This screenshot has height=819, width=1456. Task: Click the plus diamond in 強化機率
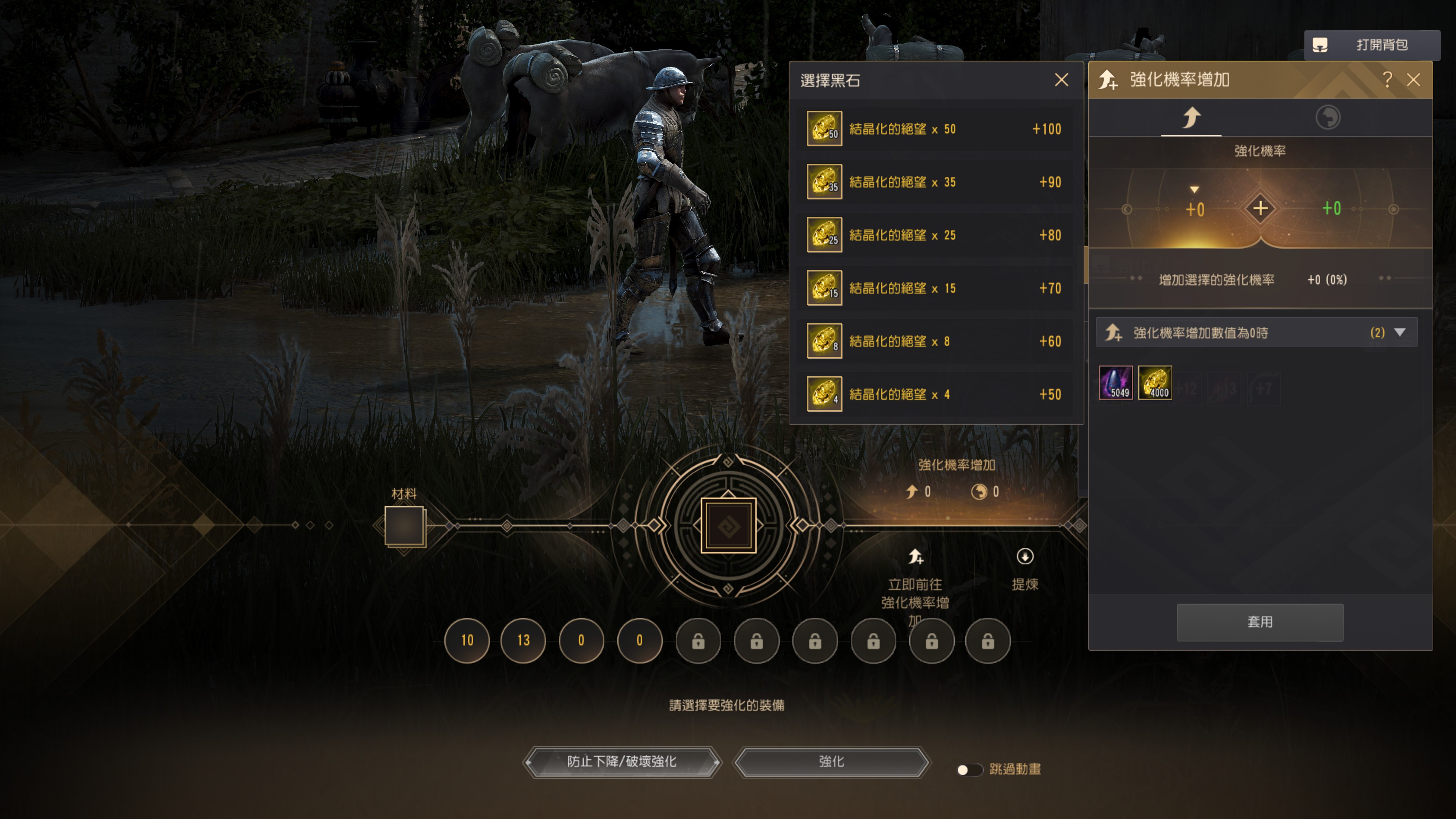tap(1260, 209)
